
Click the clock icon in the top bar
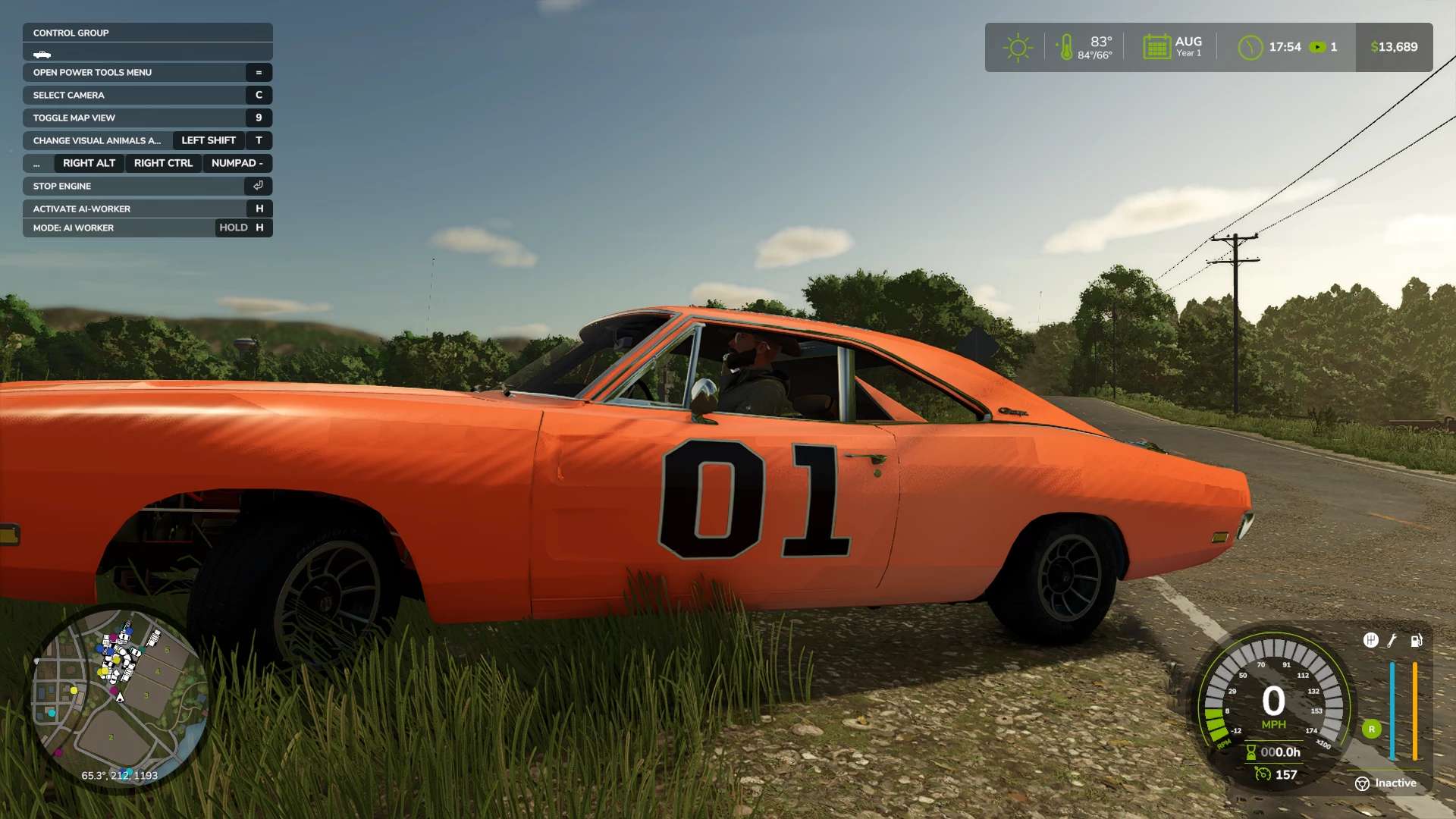(x=1250, y=48)
